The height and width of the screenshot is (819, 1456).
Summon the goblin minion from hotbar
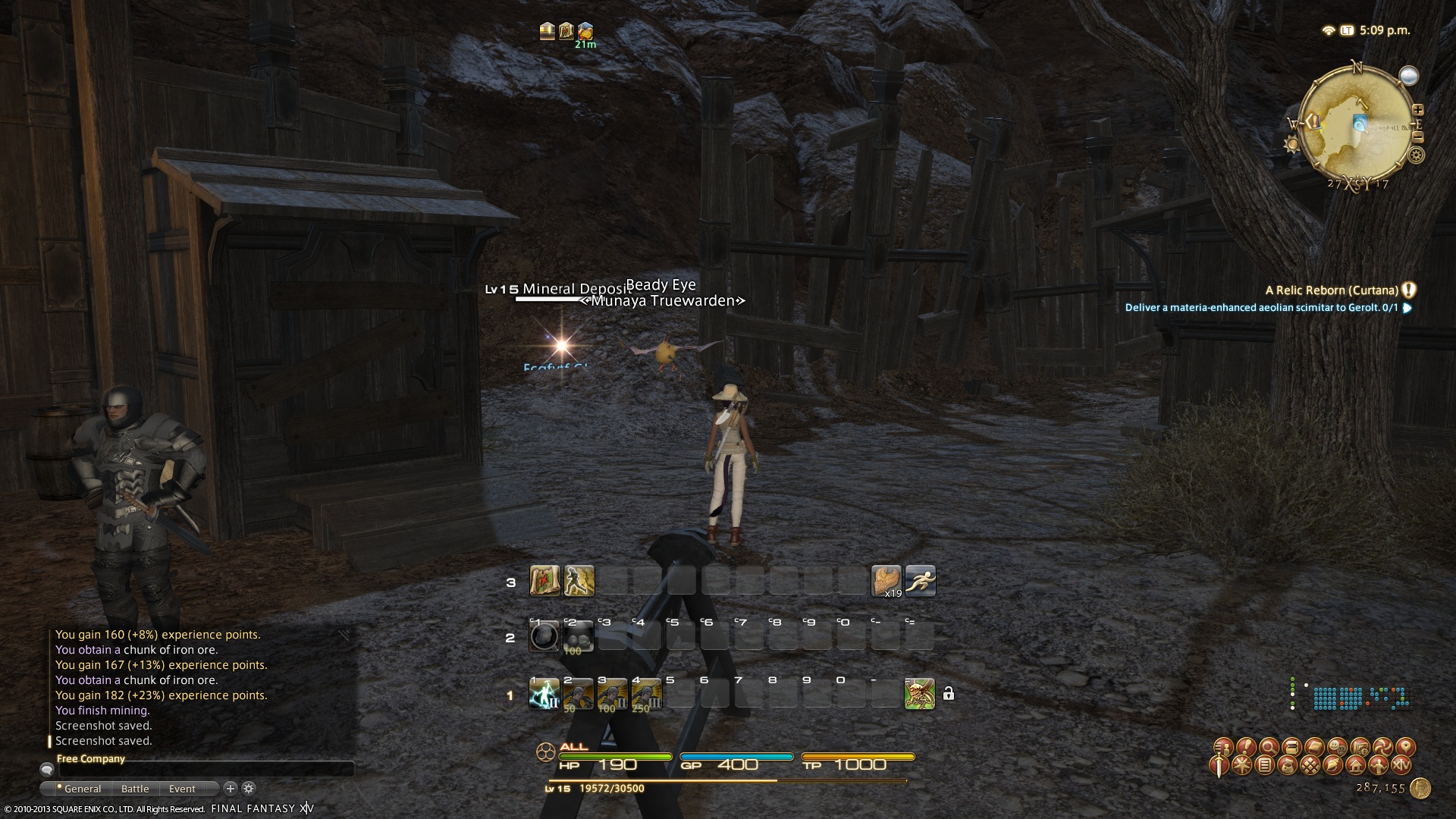click(x=920, y=694)
